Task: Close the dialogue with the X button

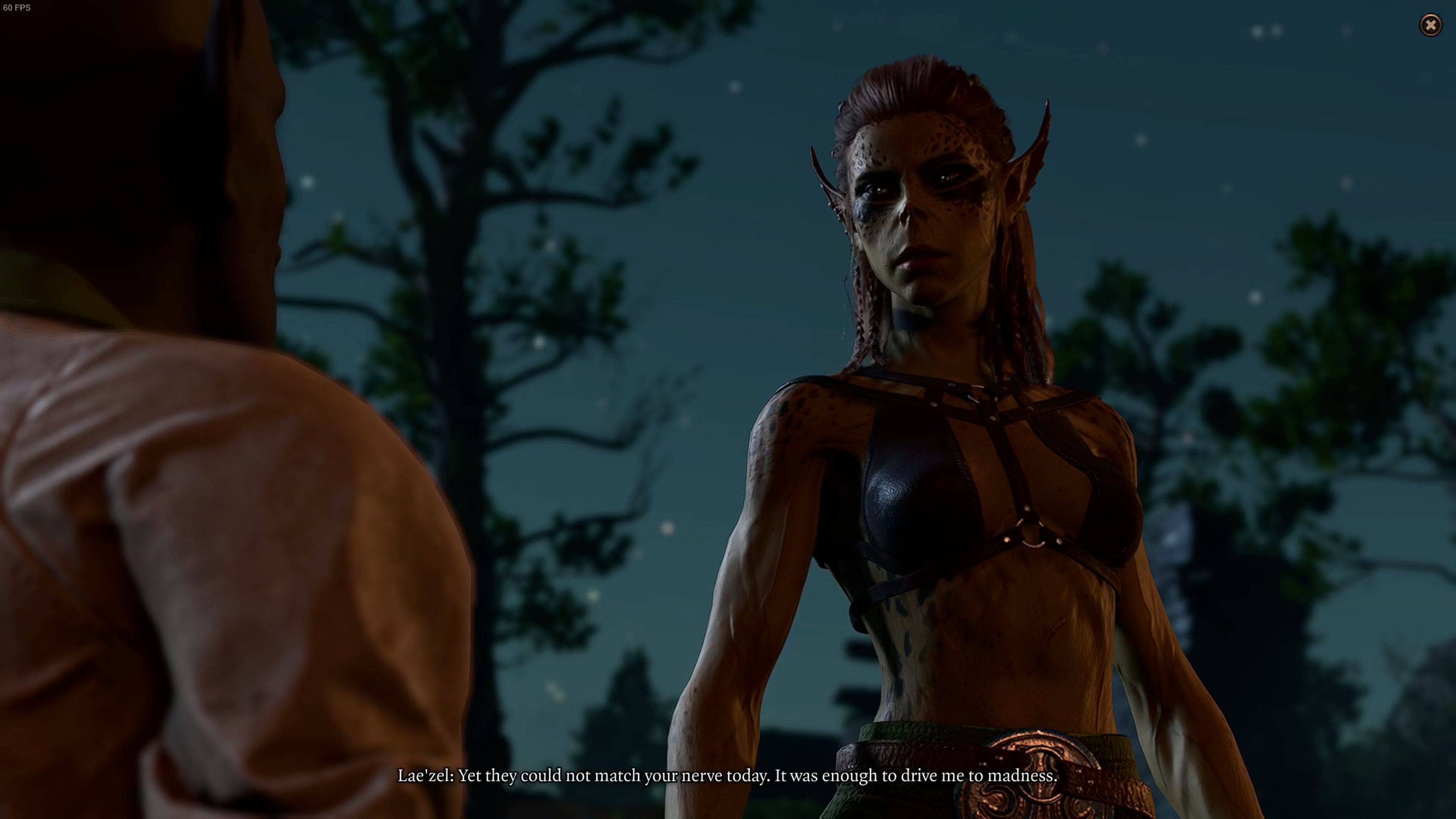Action: pyautogui.click(x=1431, y=25)
